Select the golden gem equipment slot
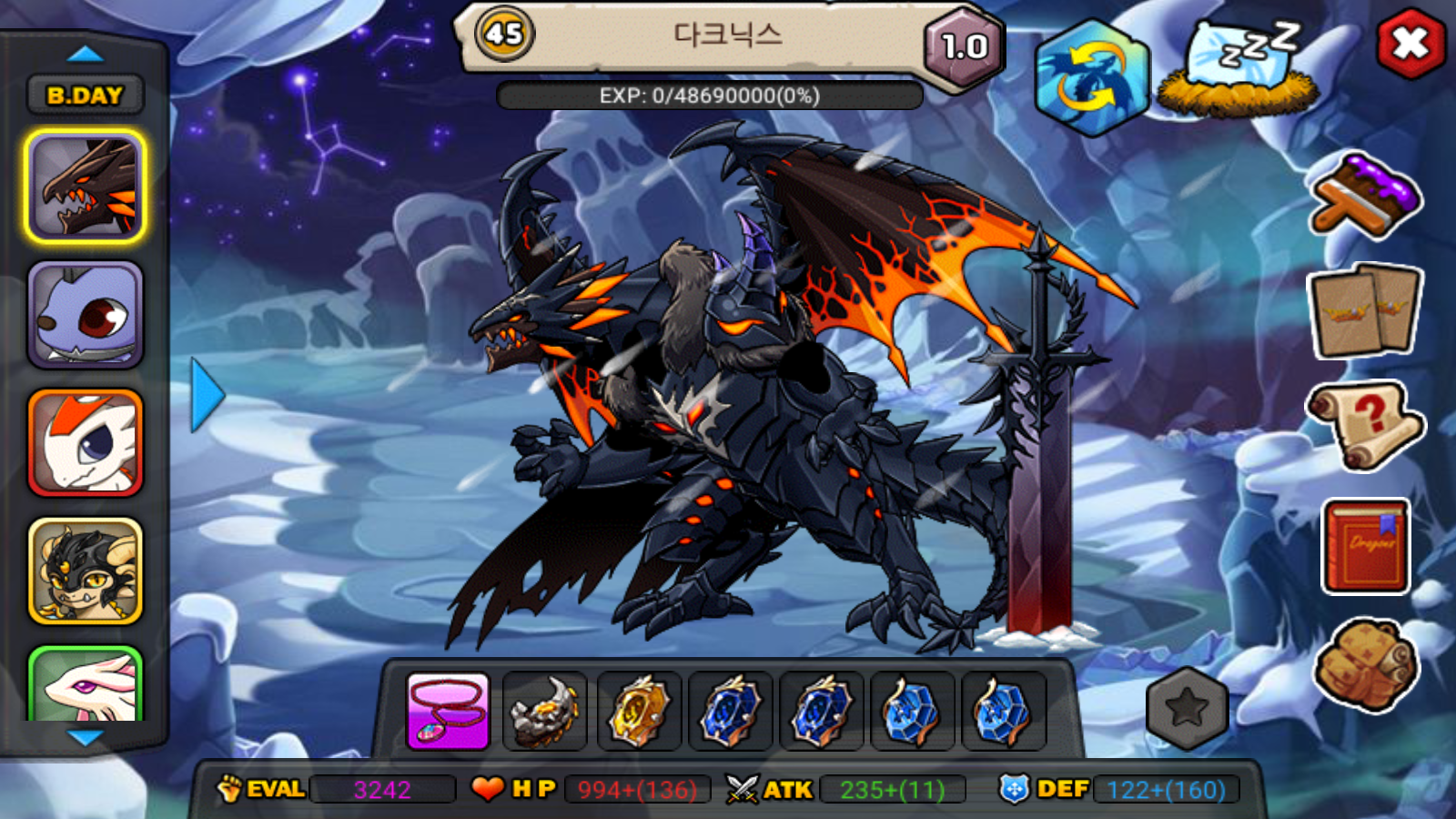Image resolution: width=1456 pixels, height=819 pixels. click(639, 712)
